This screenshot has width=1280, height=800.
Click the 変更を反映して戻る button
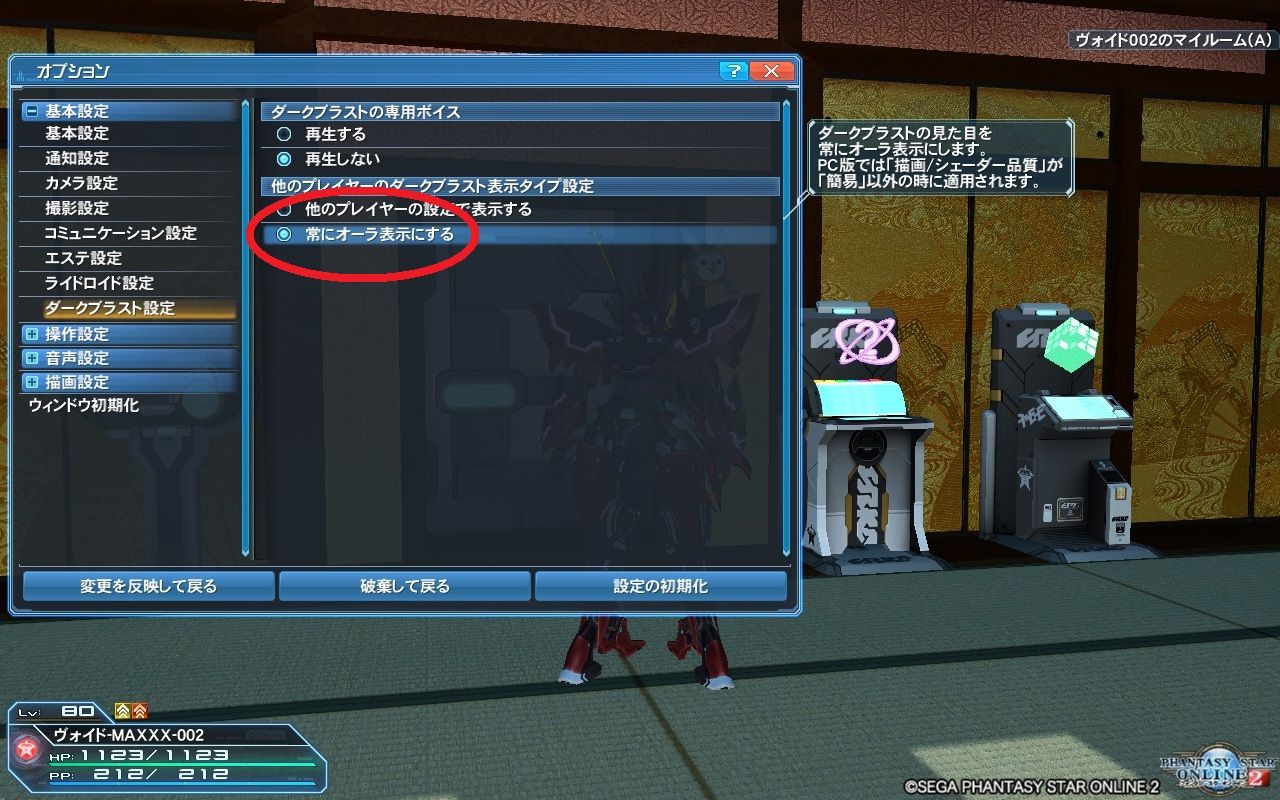tap(149, 586)
